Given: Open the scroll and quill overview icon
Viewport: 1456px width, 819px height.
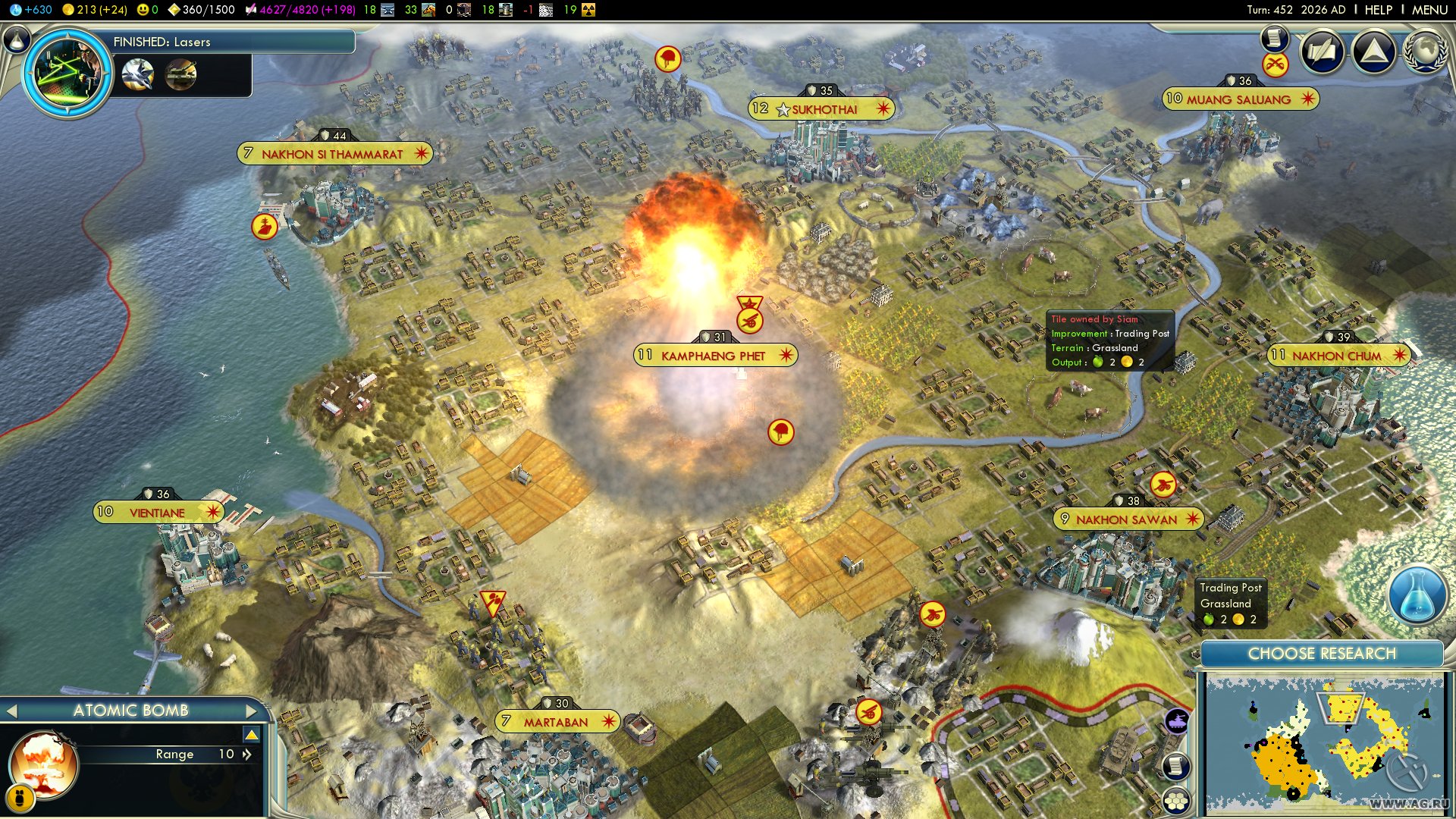Looking at the screenshot, I should coord(1323,52).
